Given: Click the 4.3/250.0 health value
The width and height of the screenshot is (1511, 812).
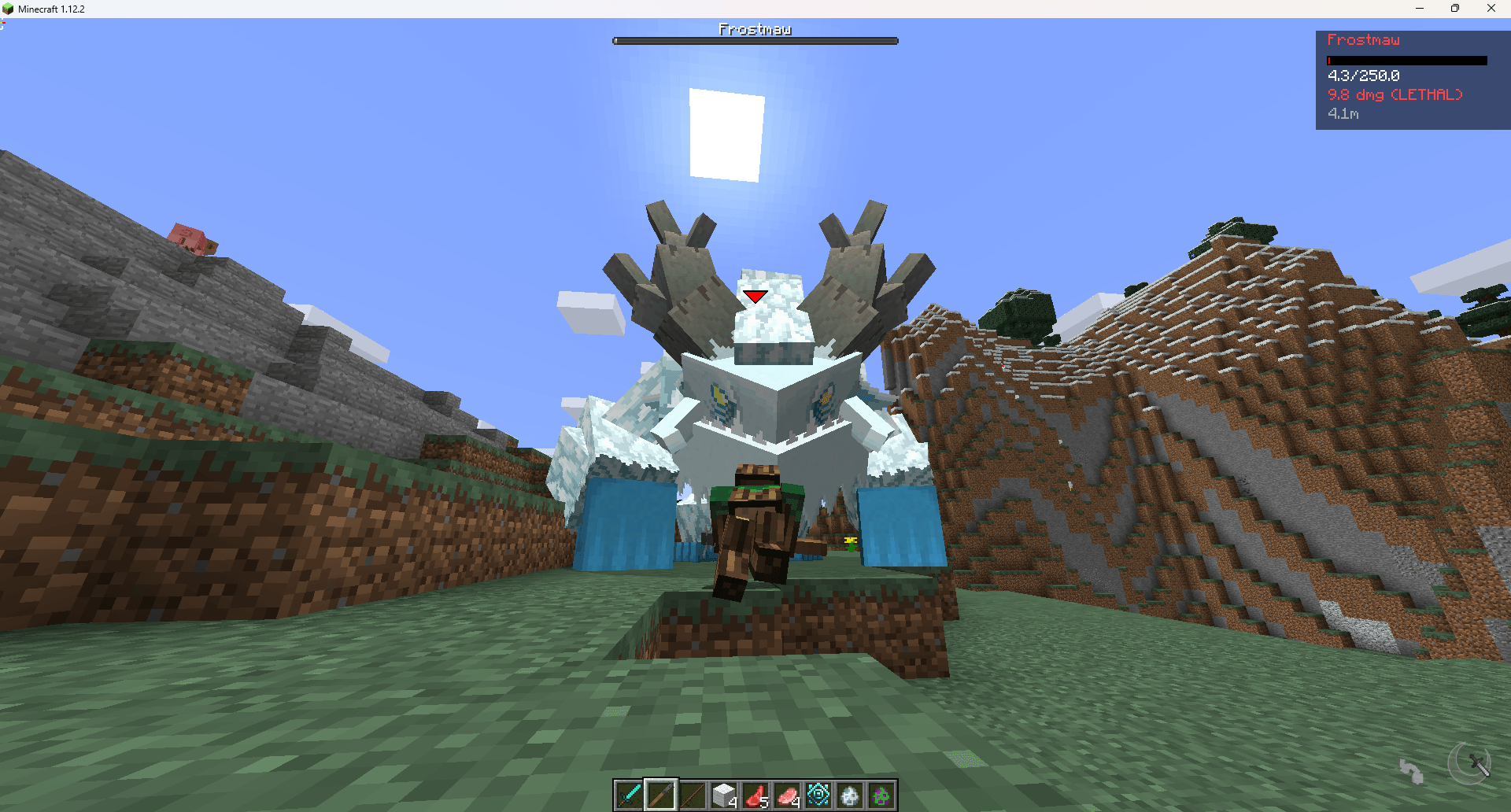Looking at the screenshot, I should pos(1363,76).
